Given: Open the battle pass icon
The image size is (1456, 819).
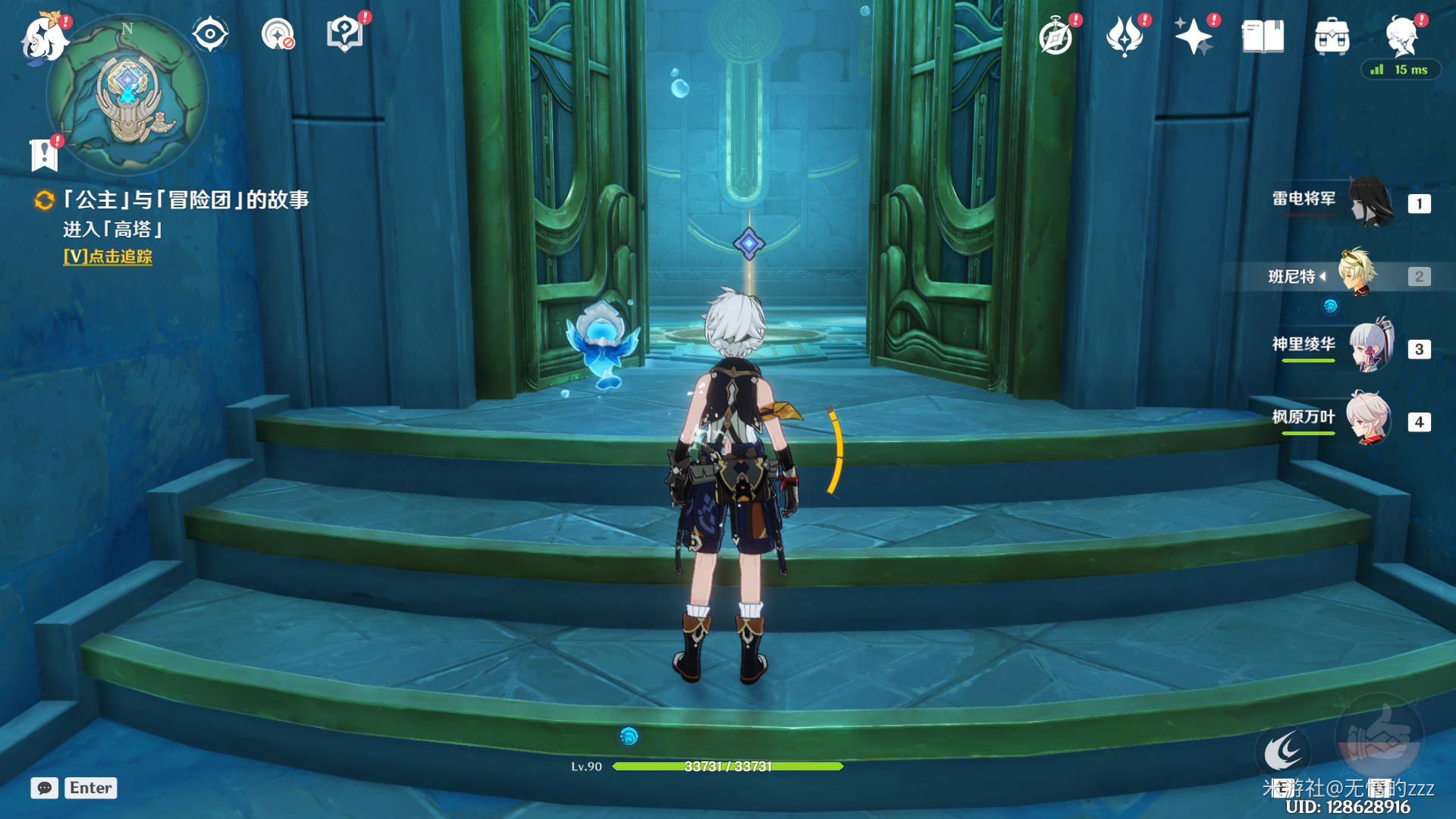Looking at the screenshot, I should [1125, 36].
